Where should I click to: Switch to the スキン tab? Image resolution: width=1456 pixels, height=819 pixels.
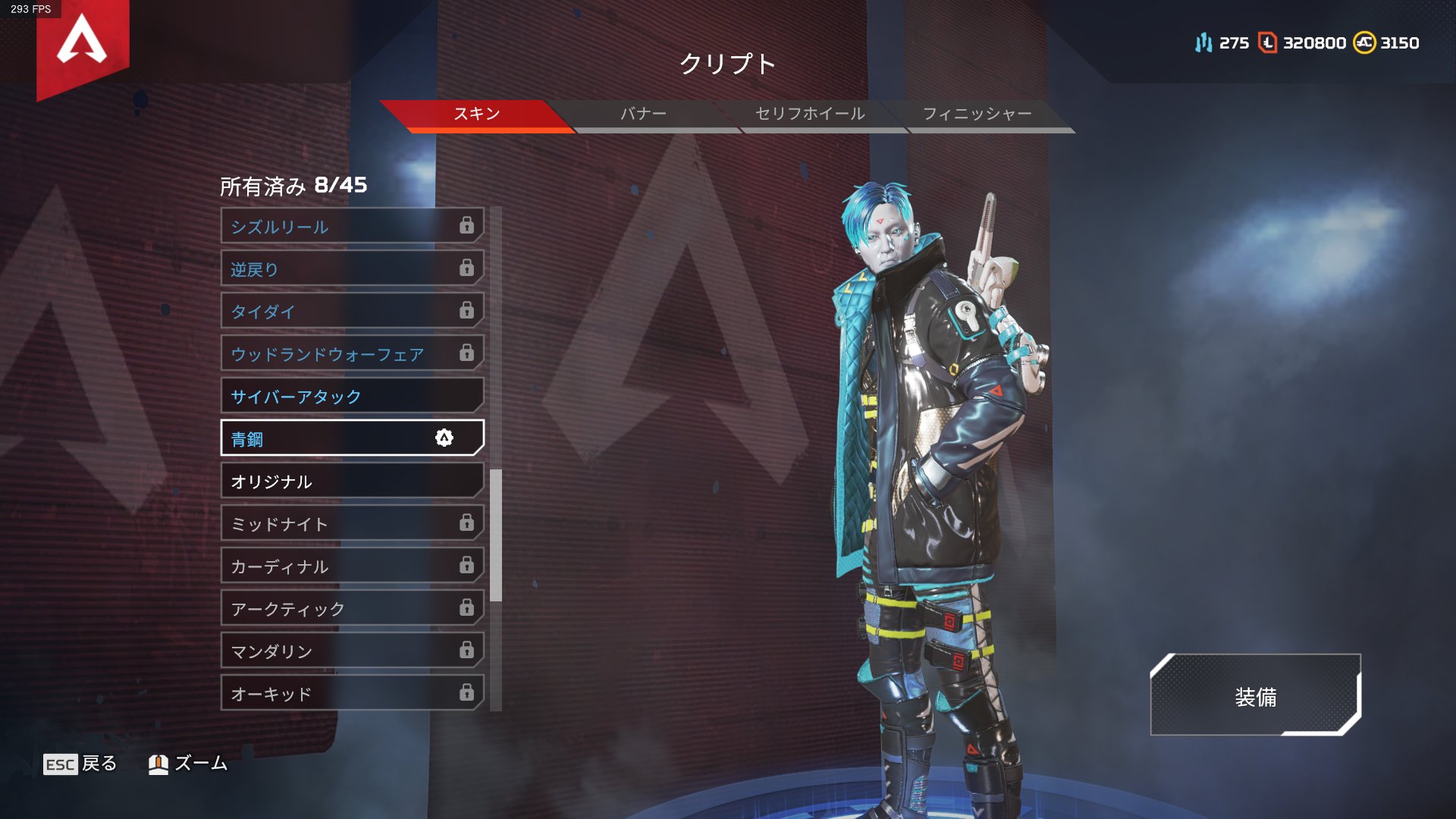478,115
